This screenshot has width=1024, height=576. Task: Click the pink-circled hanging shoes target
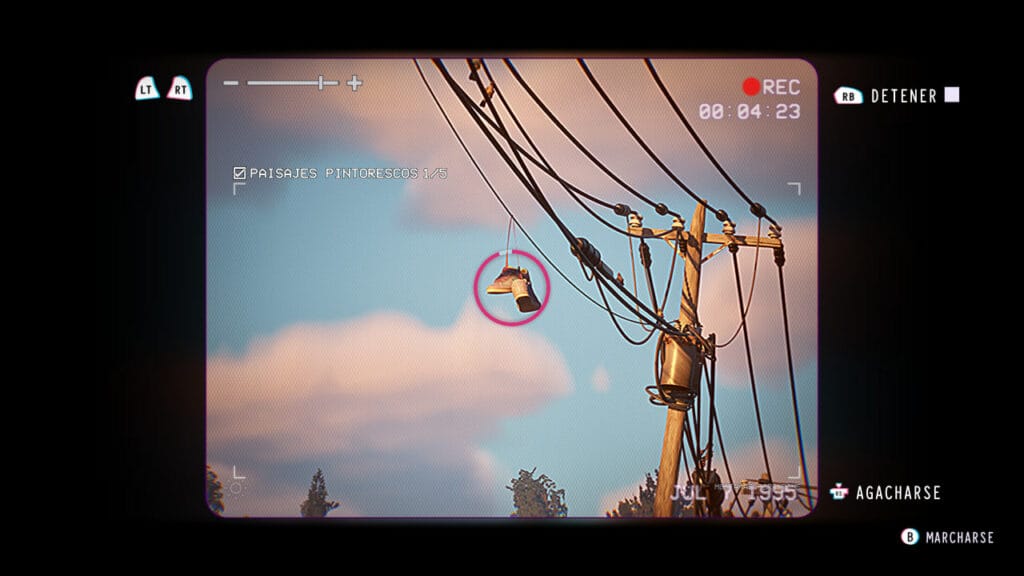[x=512, y=287]
